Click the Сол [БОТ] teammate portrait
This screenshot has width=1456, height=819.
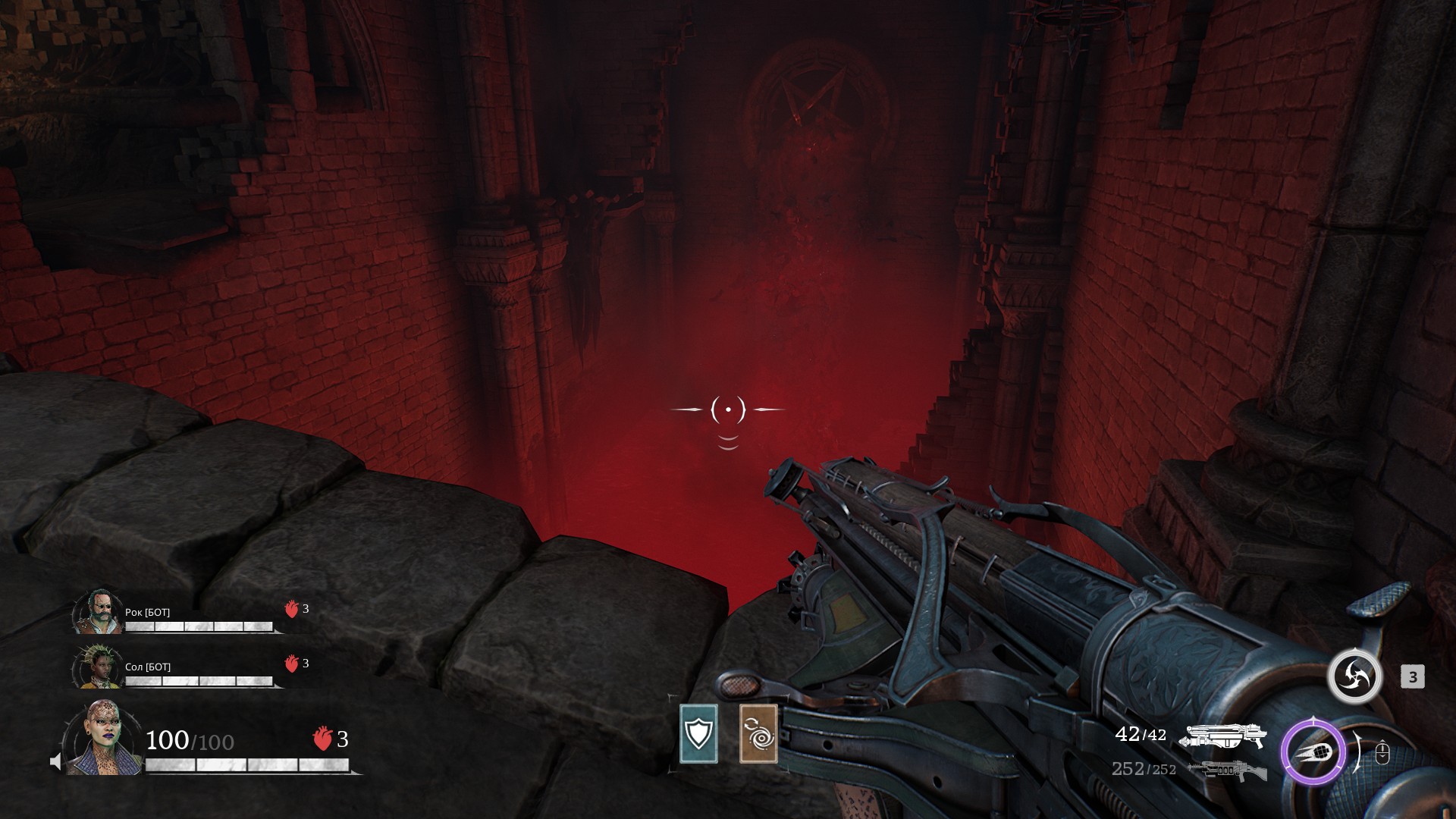point(99,667)
